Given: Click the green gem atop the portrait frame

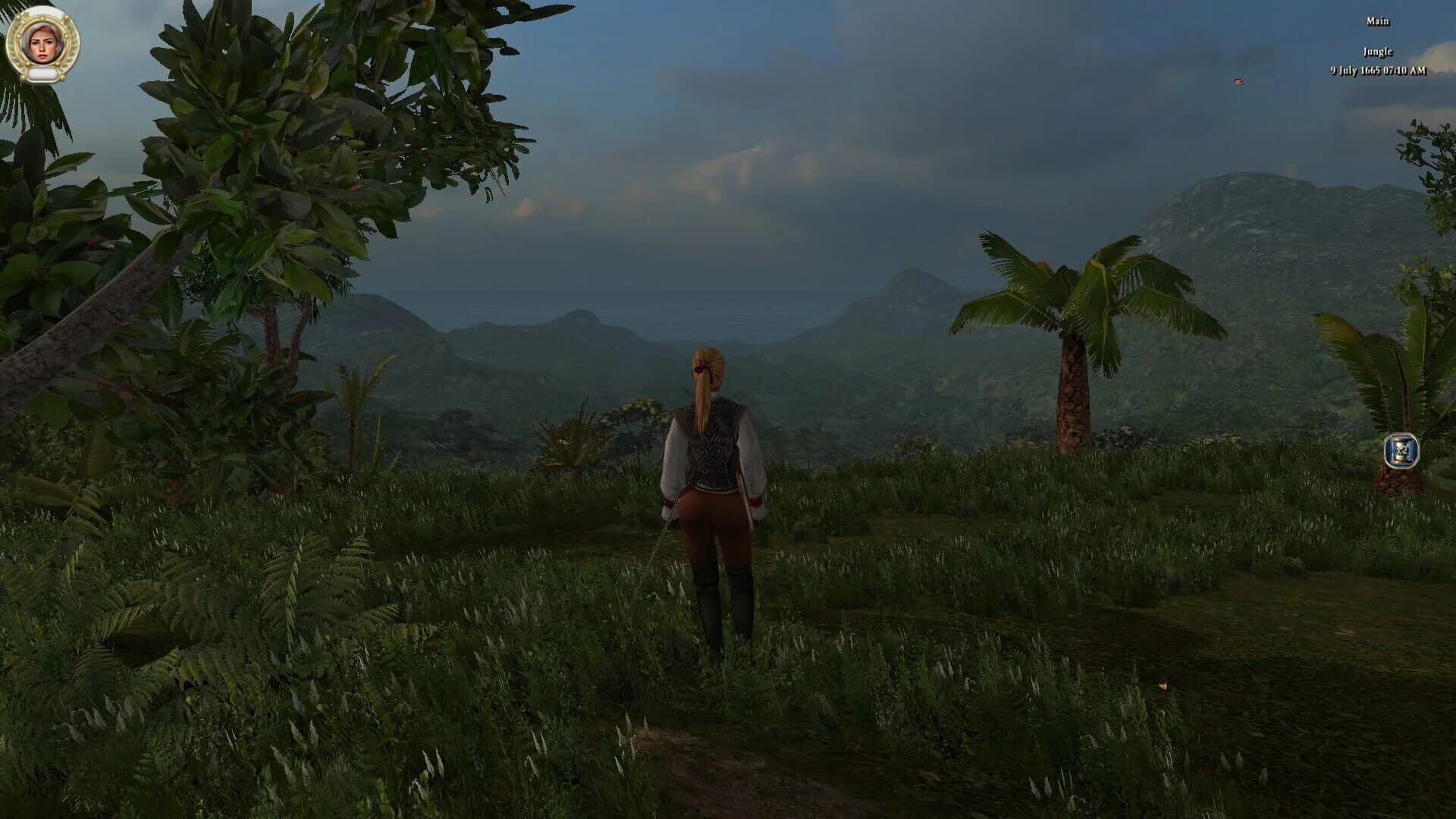Looking at the screenshot, I should pyautogui.click(x=27, y=13).
